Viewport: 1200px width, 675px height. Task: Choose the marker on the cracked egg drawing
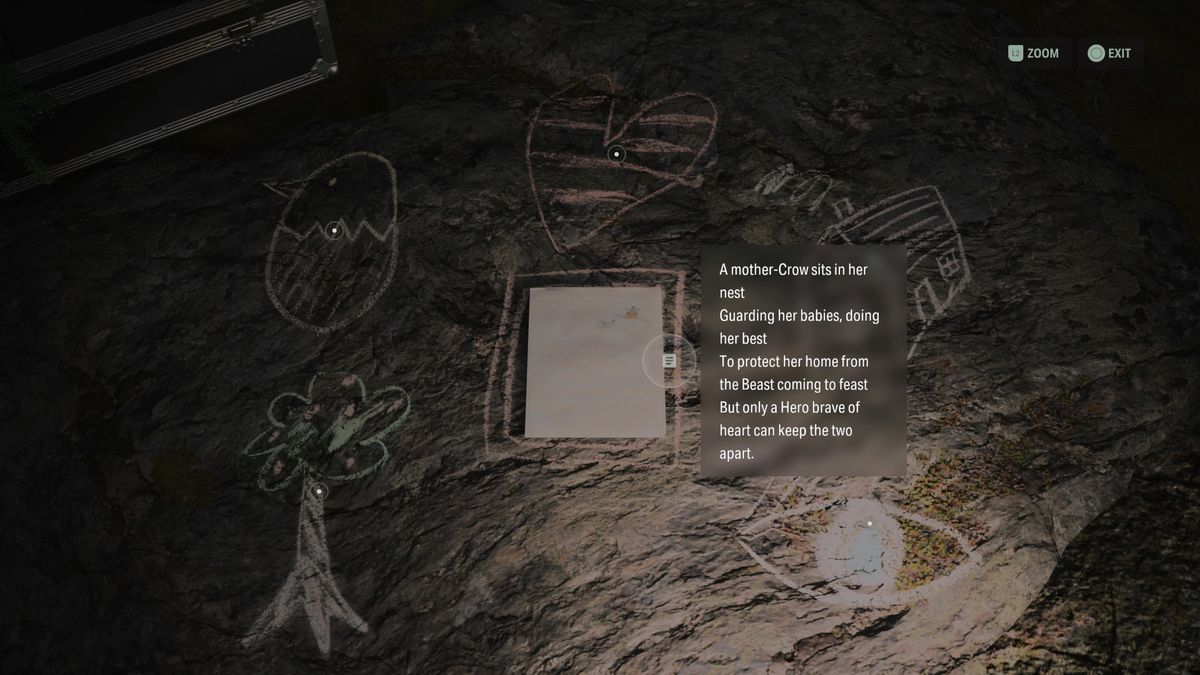pos(335,230)
